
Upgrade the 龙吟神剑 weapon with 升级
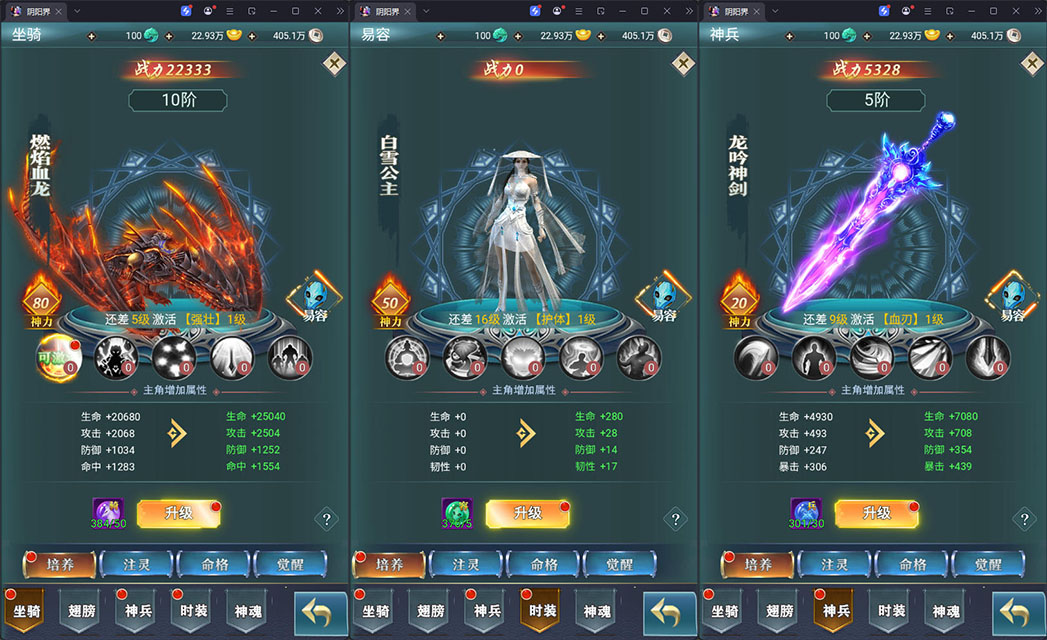(x=876, y=513)
